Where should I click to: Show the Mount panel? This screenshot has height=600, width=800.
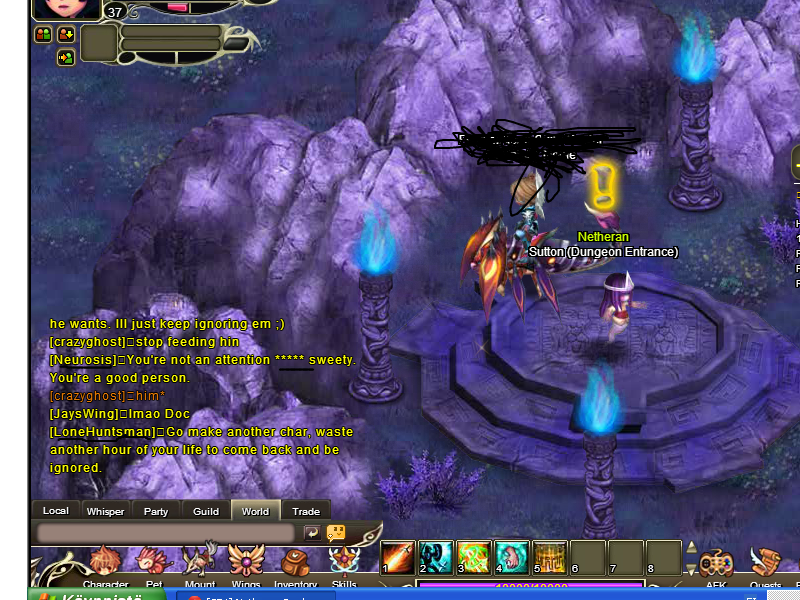point(200,566)
